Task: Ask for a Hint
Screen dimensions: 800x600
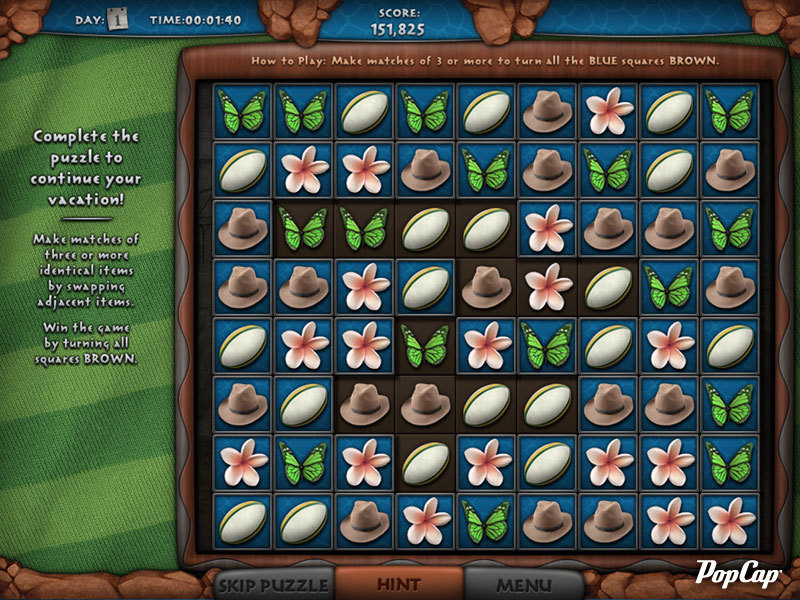Action: click(398, 583)
